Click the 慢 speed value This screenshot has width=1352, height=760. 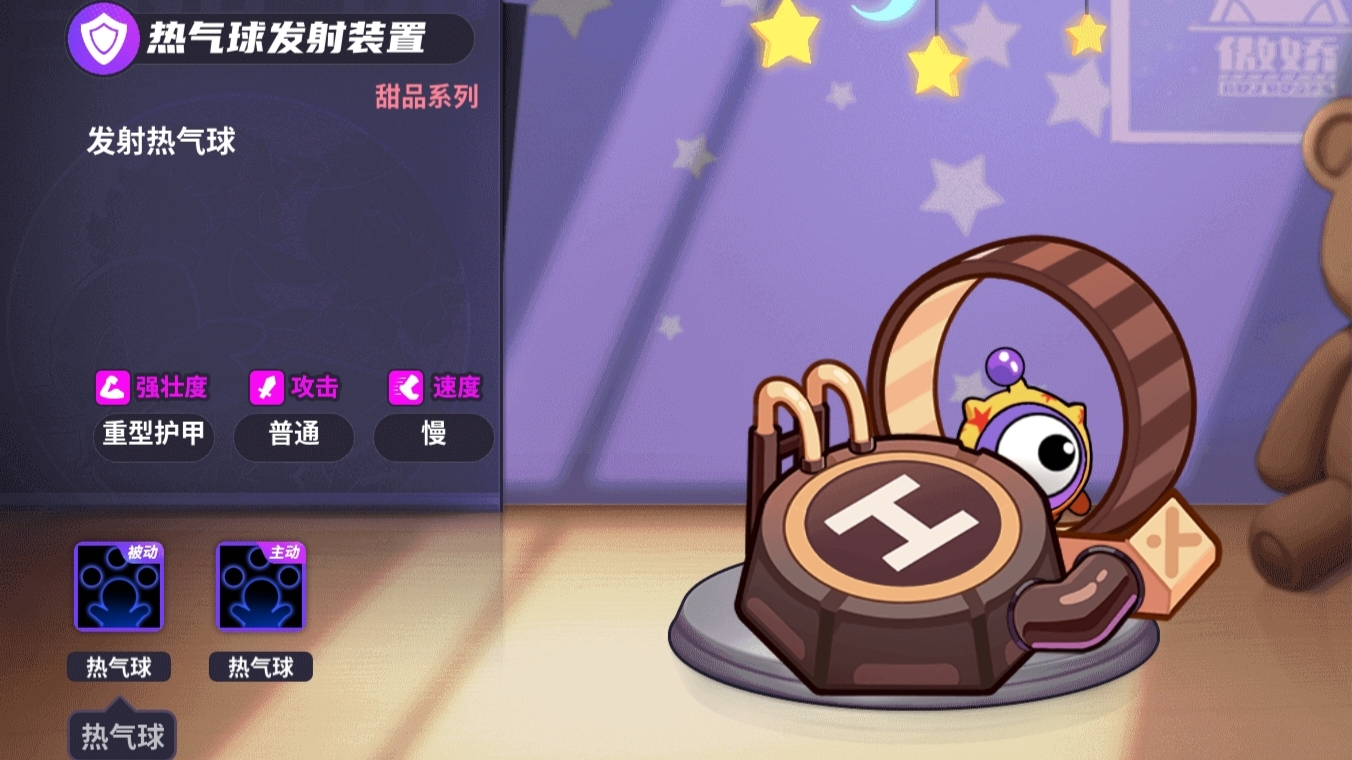tap(432, 437)
